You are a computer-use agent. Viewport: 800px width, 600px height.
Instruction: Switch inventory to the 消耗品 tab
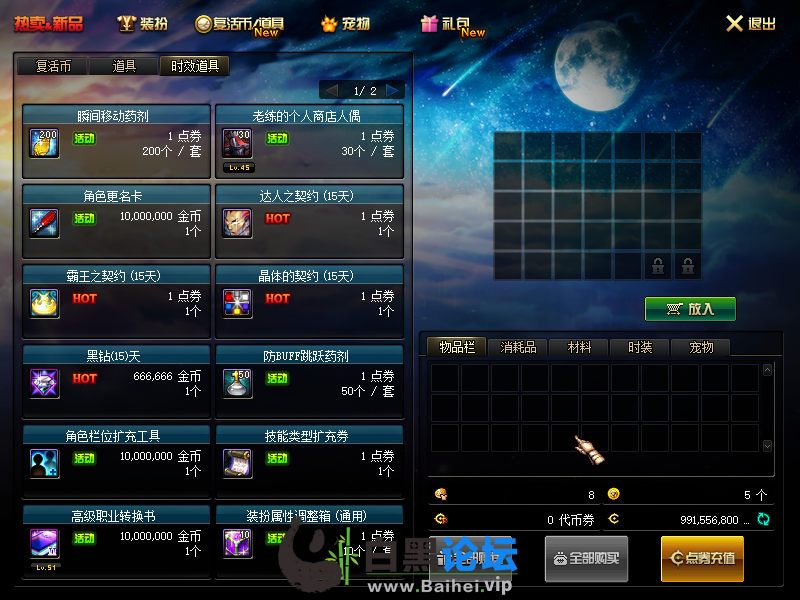(519, 347)
